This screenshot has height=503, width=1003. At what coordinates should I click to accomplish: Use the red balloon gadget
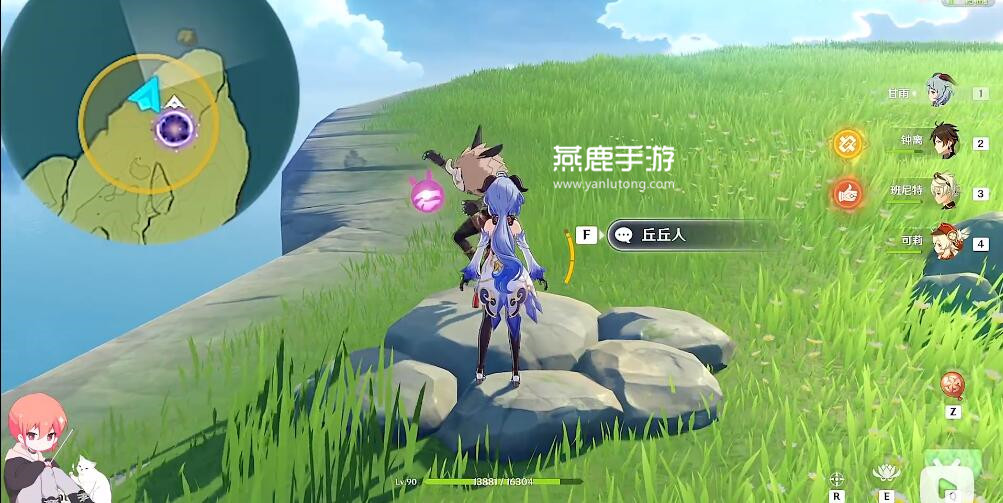tap(951, 384)
